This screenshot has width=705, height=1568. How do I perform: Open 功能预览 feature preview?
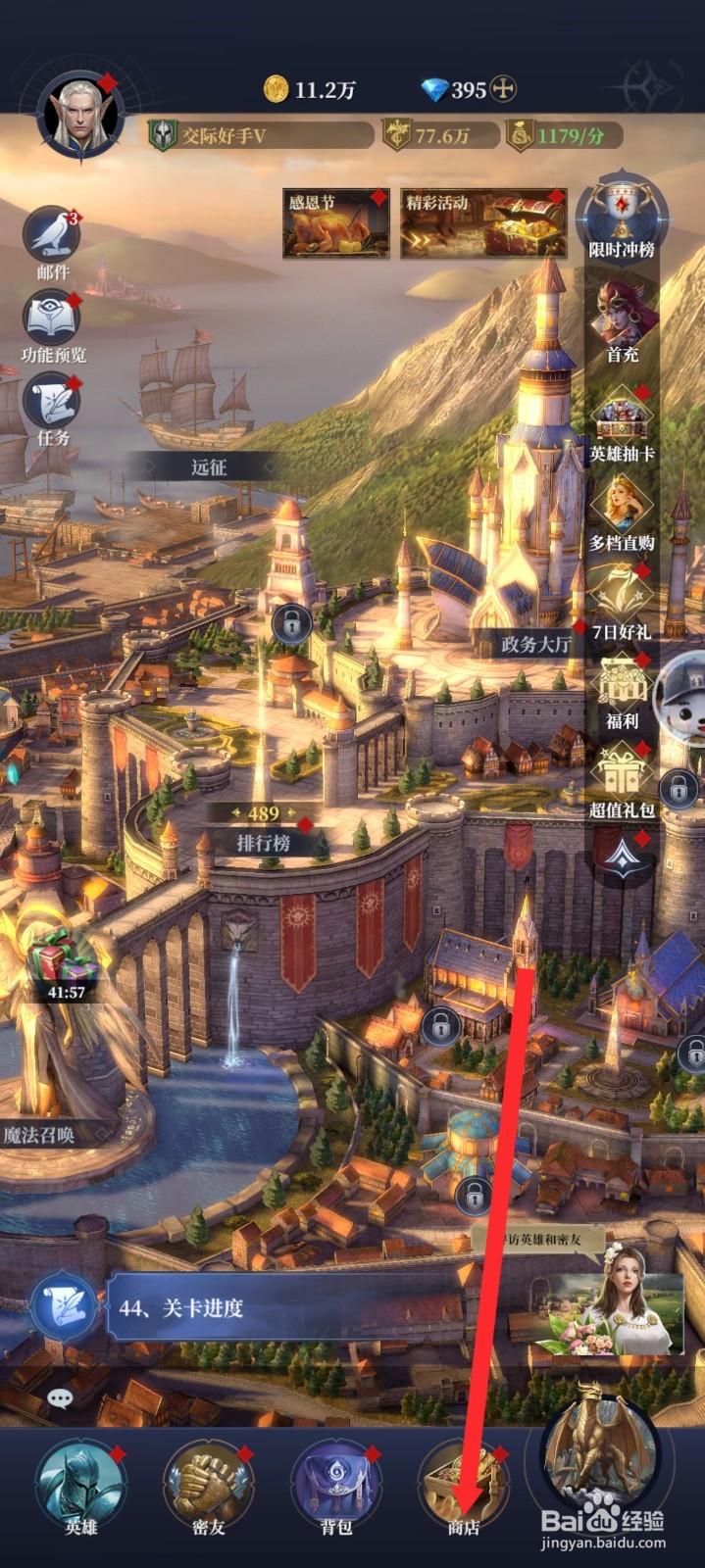52,319
